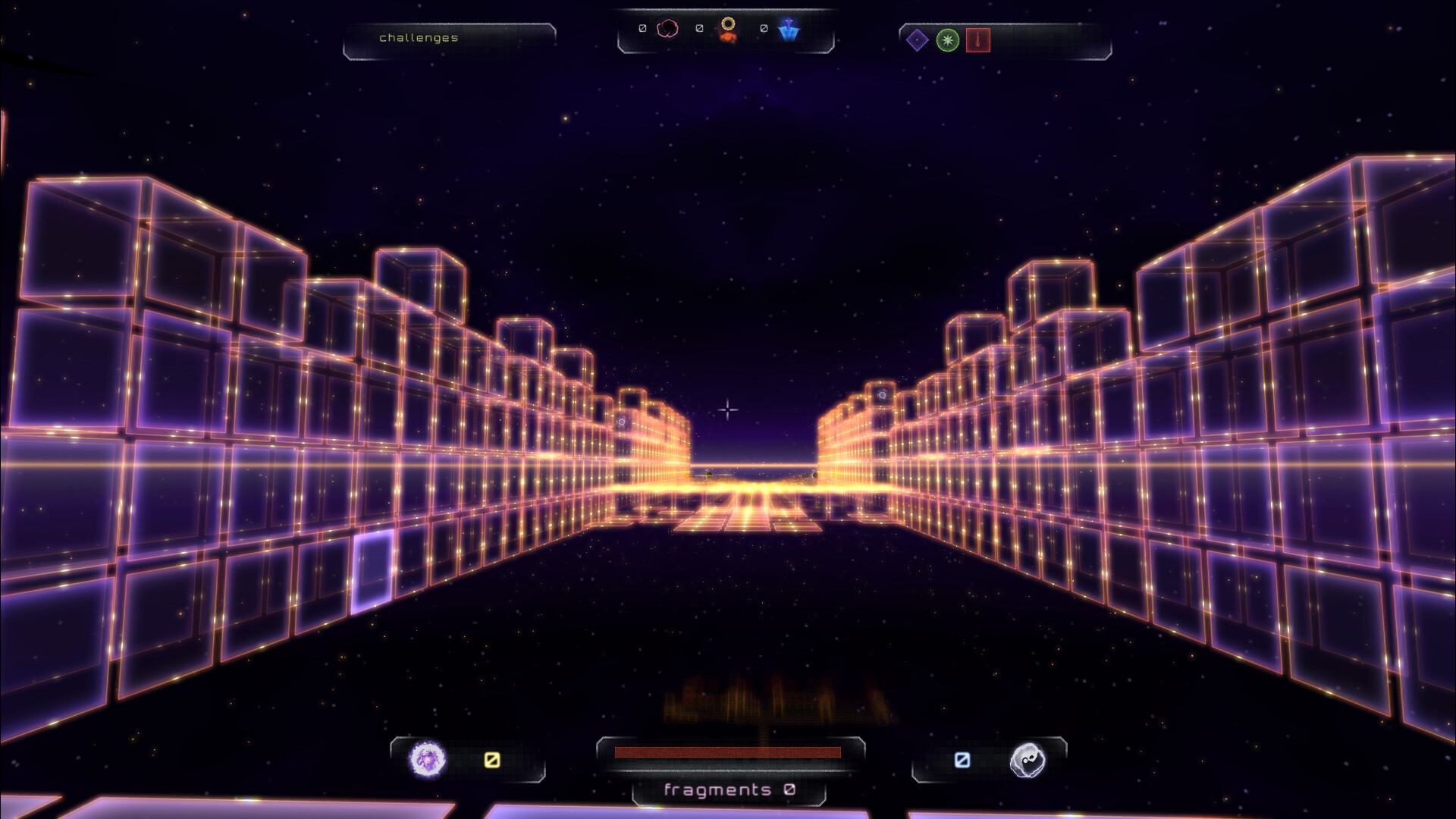Toggle the blue zero counter bottom right
1456x819 pixels.
(962, 758)
